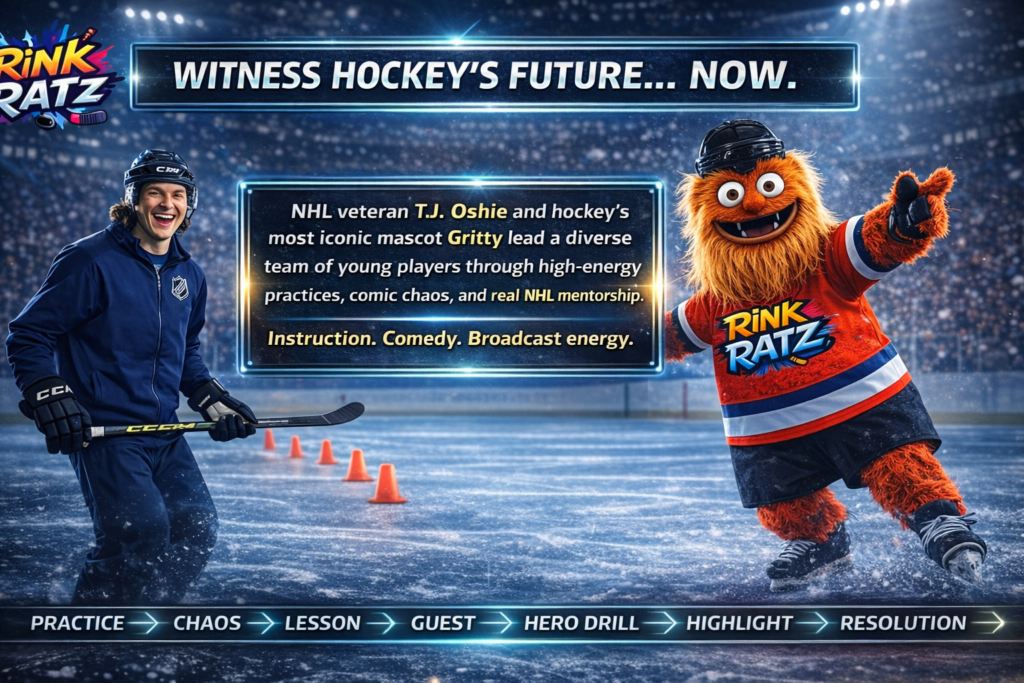
Task: Select the Practice stage
Action: tap(77, 623)
